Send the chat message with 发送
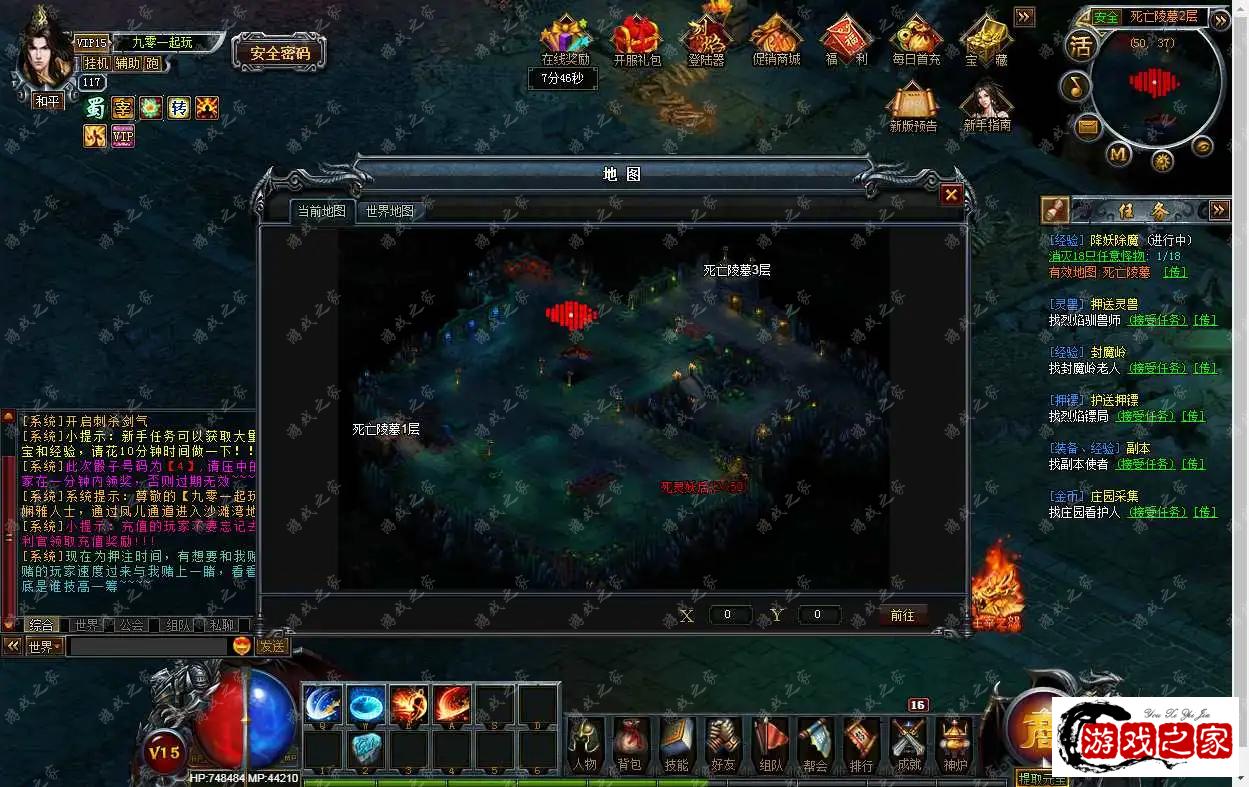Image resolution: width=1249 pixels, height=787 pixels. tap(273, 646)
